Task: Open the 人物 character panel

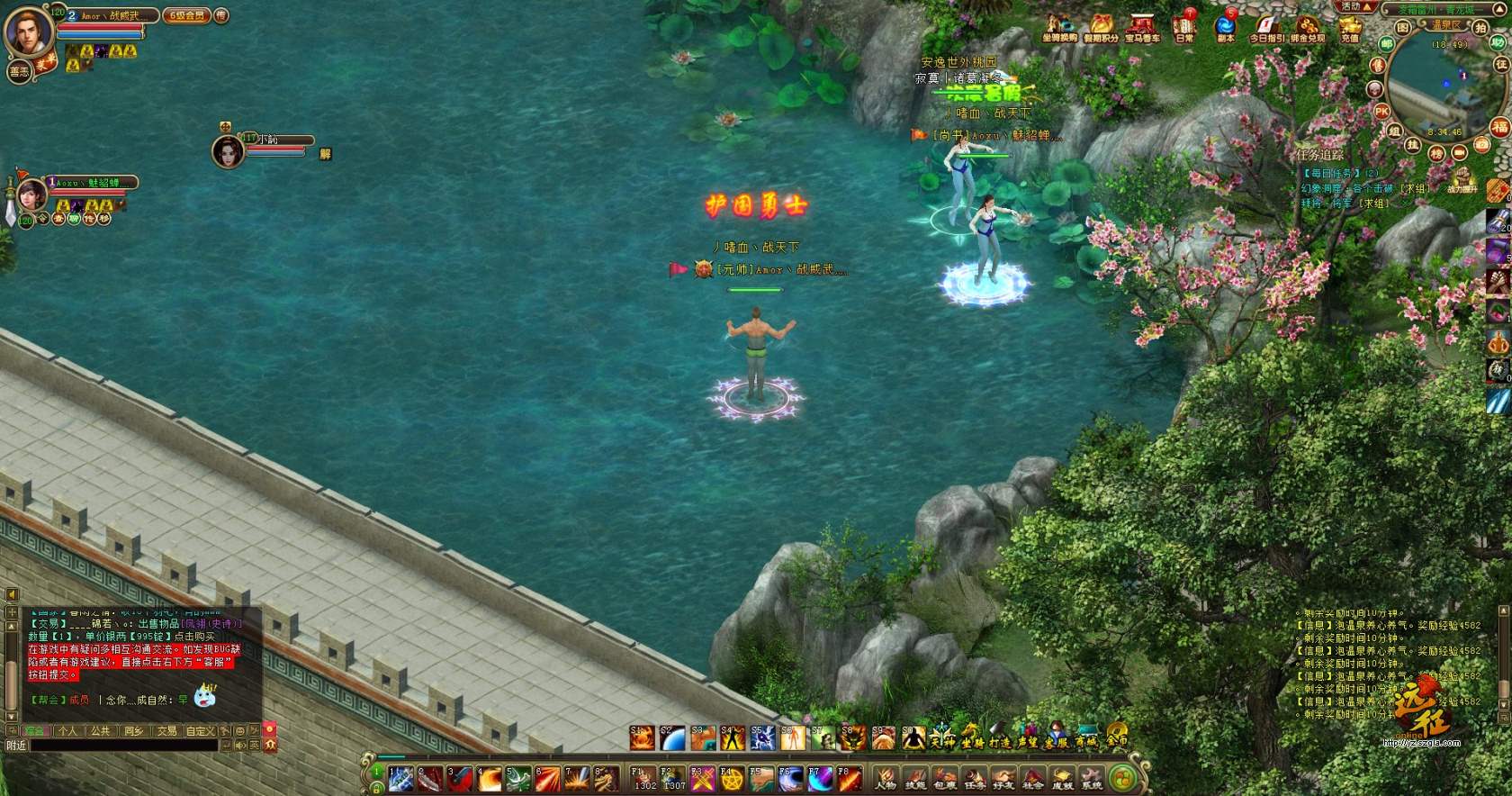Action: 886,779
